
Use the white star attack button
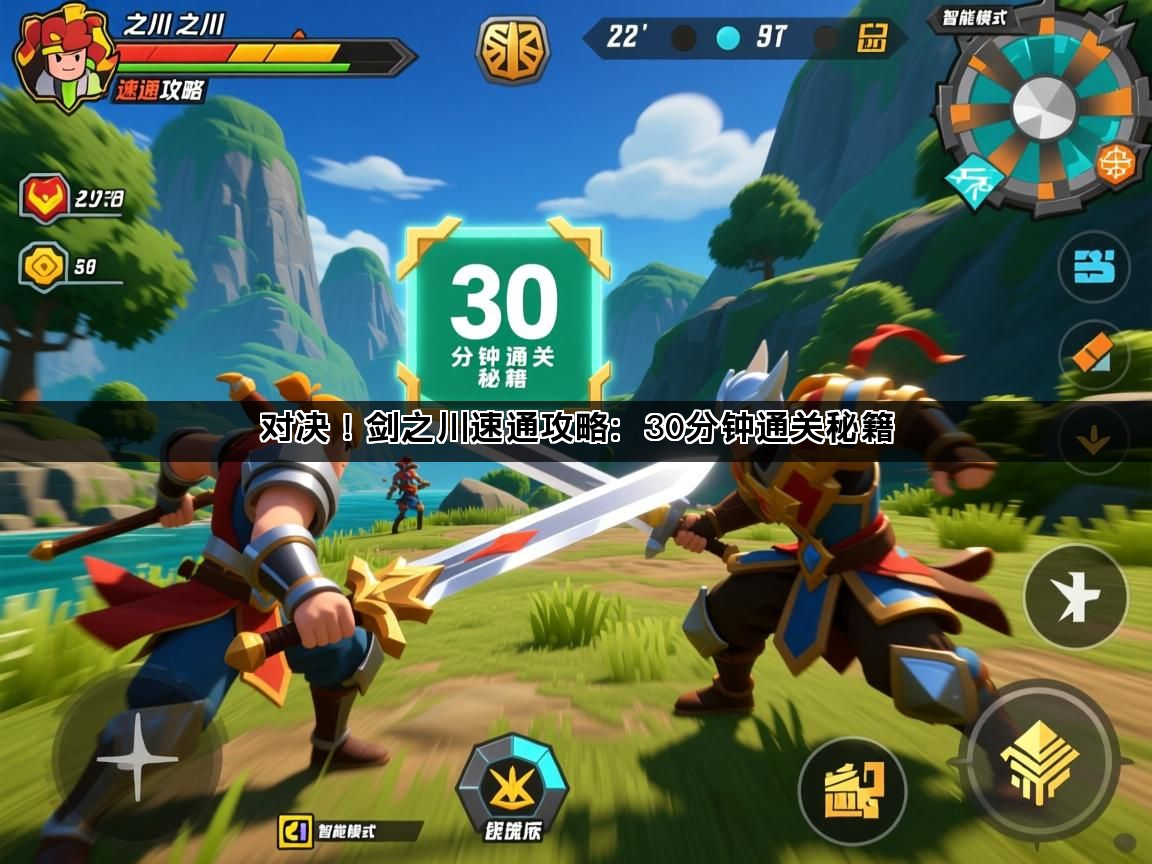tap(1075, 597)
